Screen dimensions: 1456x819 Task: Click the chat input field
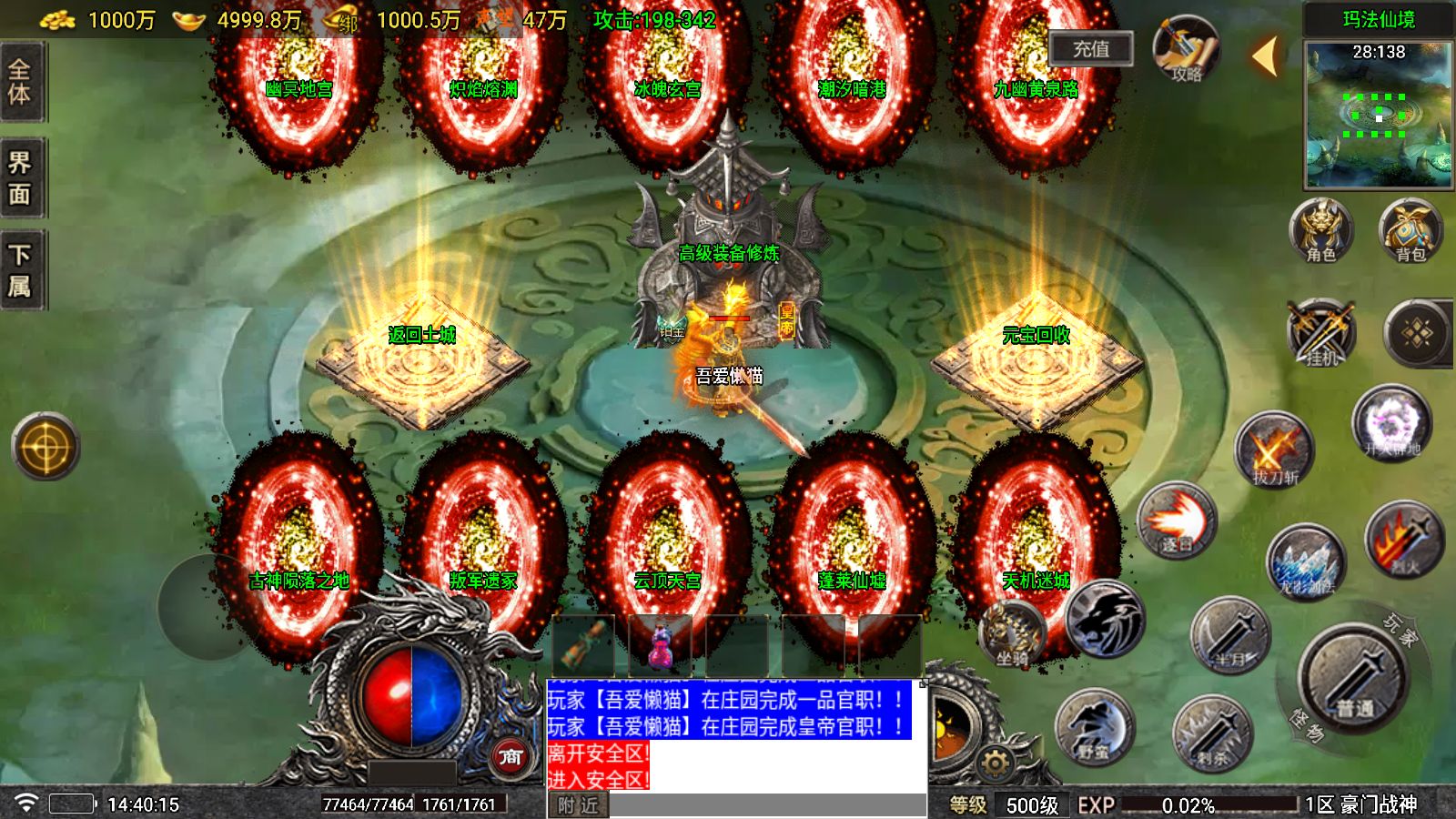[x=764, y=805]
